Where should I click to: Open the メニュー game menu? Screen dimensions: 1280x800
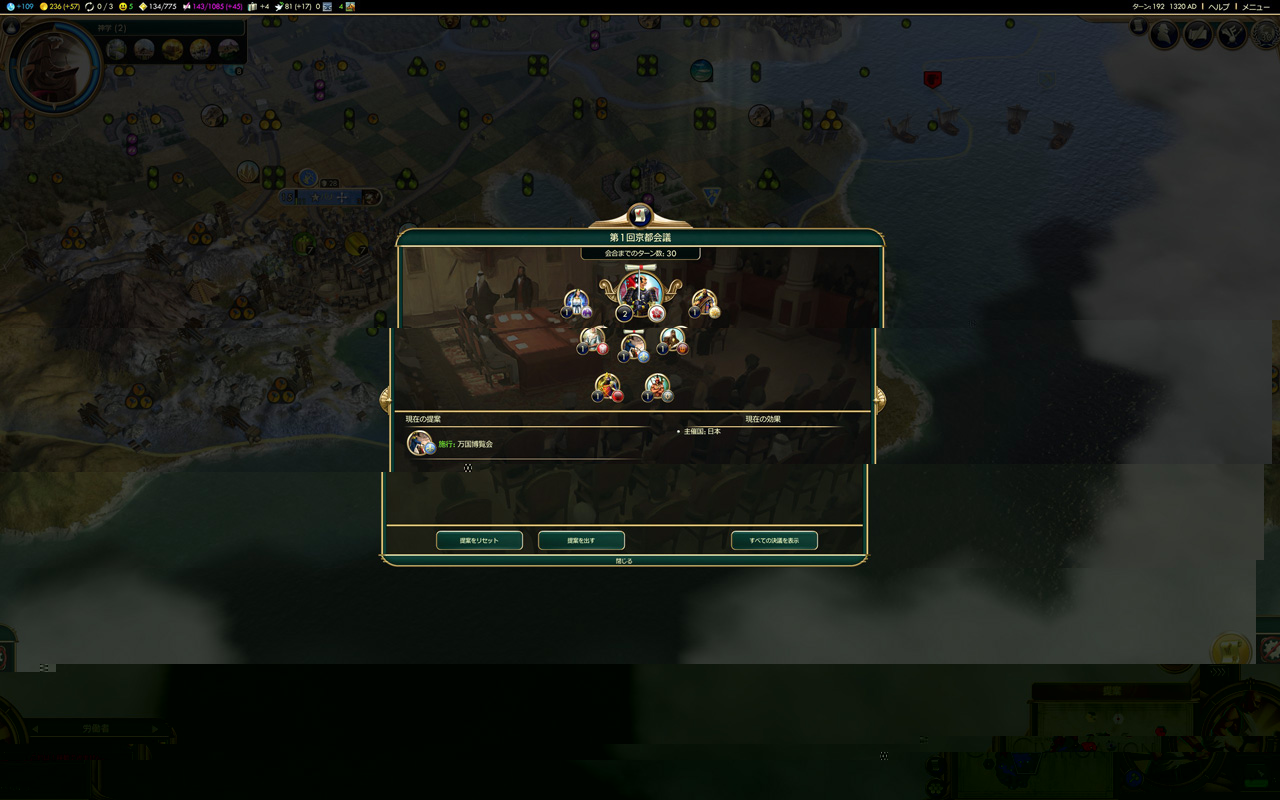tap(1255, 7)
